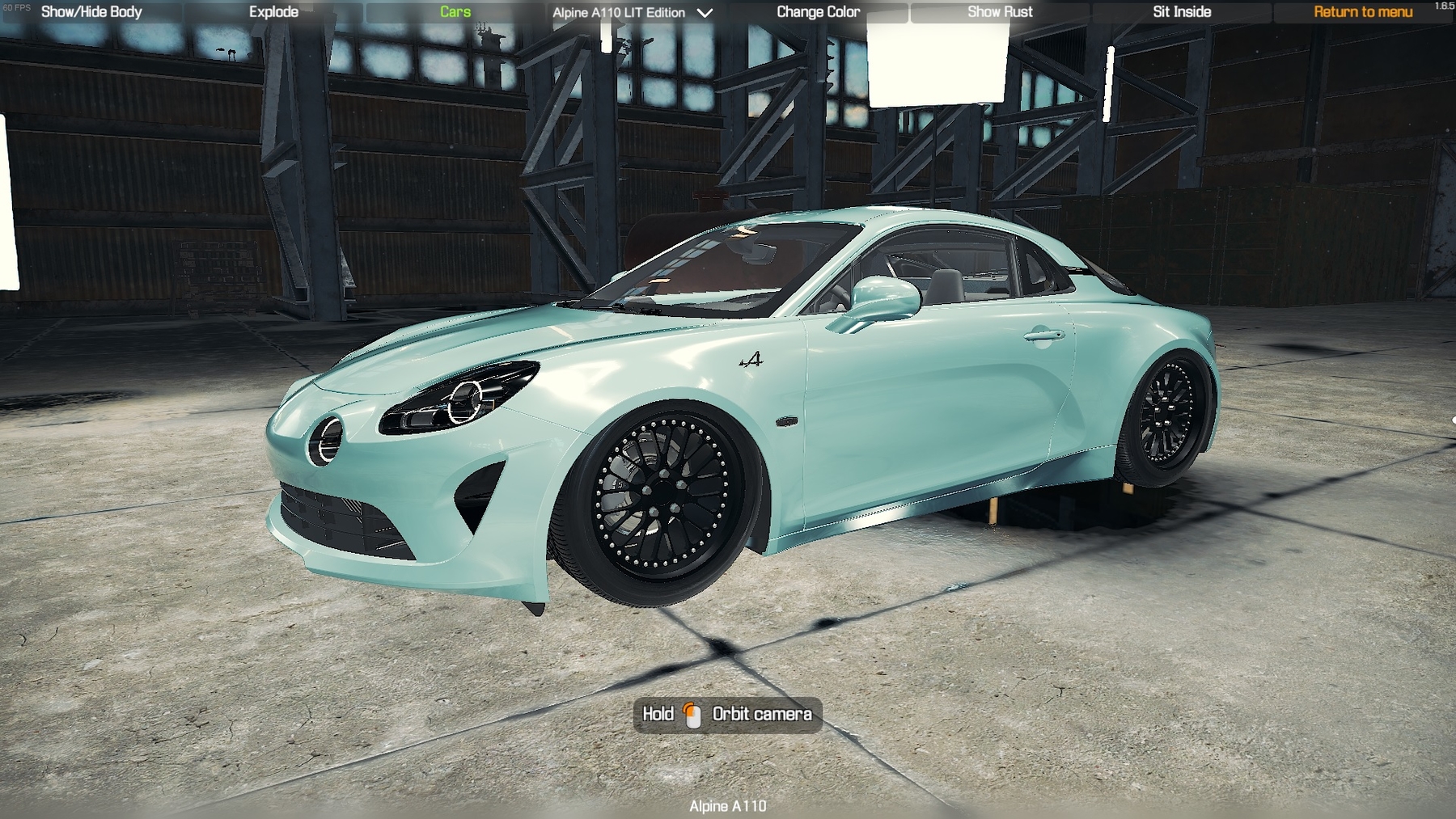
Task: Select Sit Inside view
Action: coord(1181,12)
